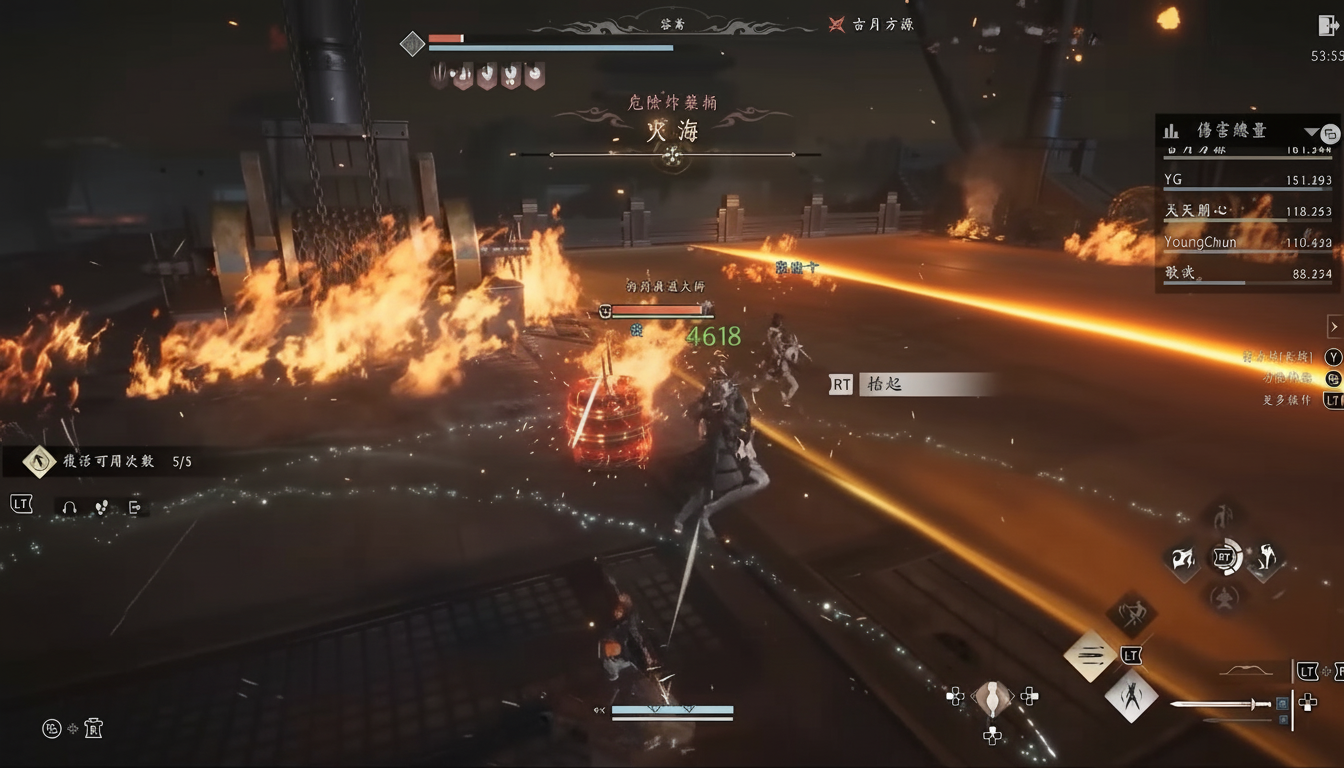Collapse the damage total panel dropdown arrow

click(x=1311, y=131)
